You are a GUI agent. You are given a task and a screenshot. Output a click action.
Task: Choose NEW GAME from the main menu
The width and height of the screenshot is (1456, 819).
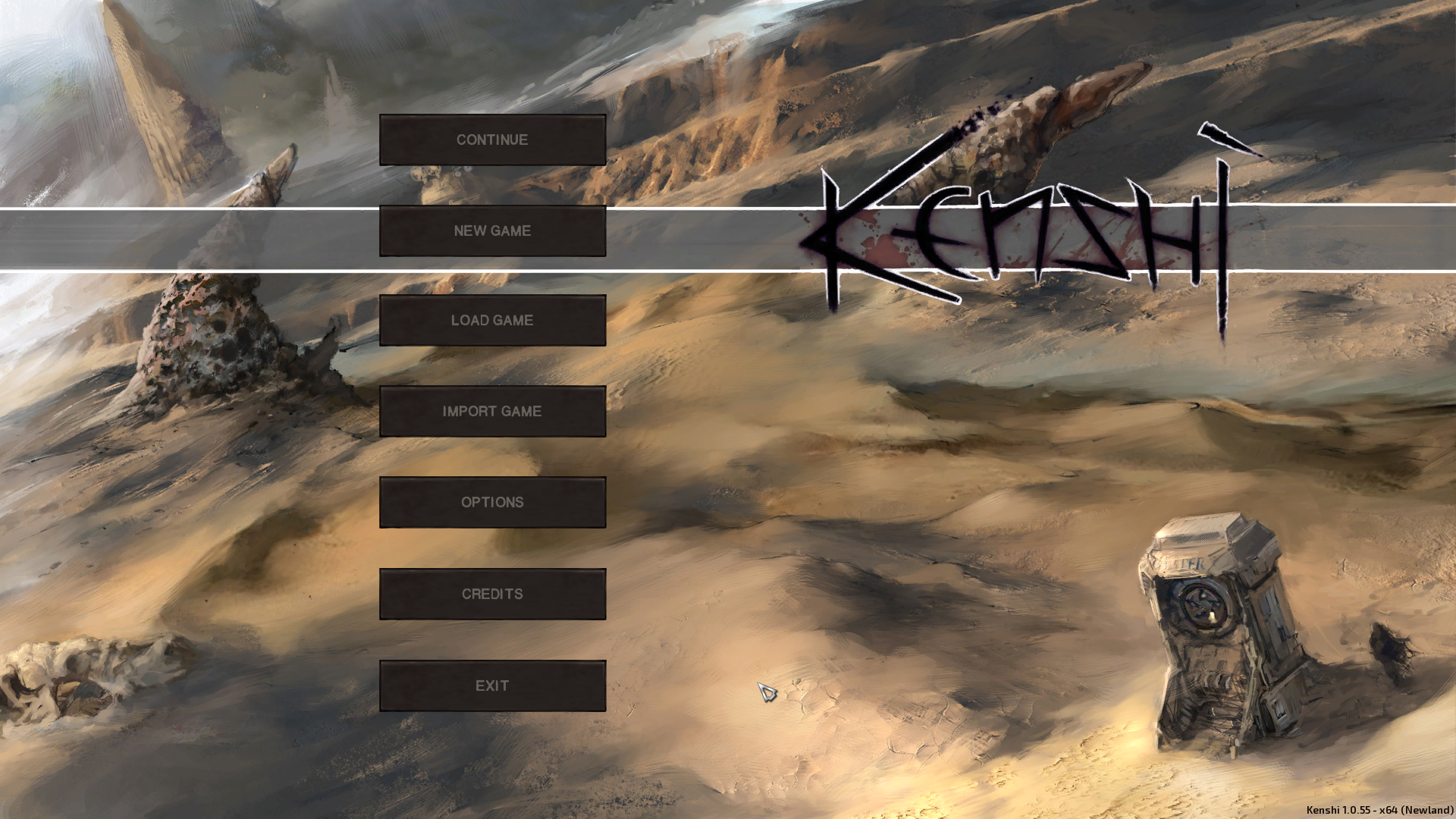click(492, 231)
